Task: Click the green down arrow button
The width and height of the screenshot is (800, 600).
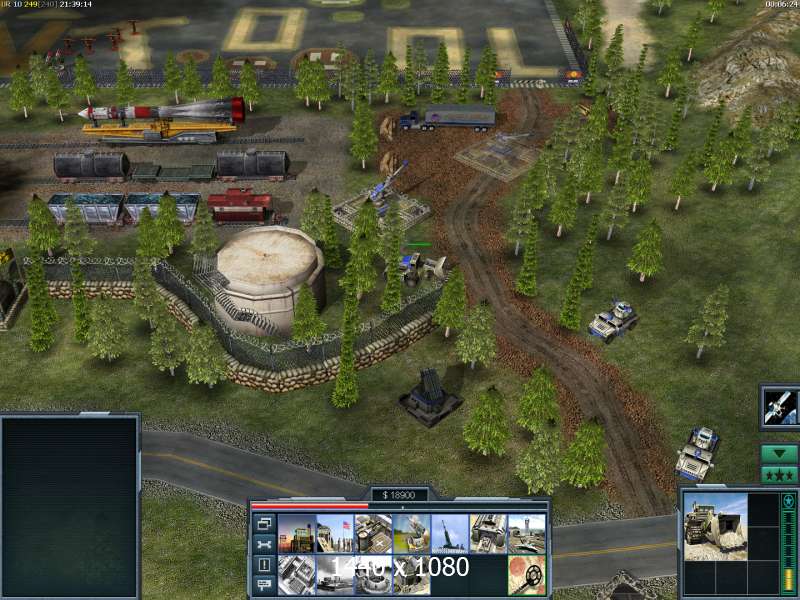Action: pos(779,453)
